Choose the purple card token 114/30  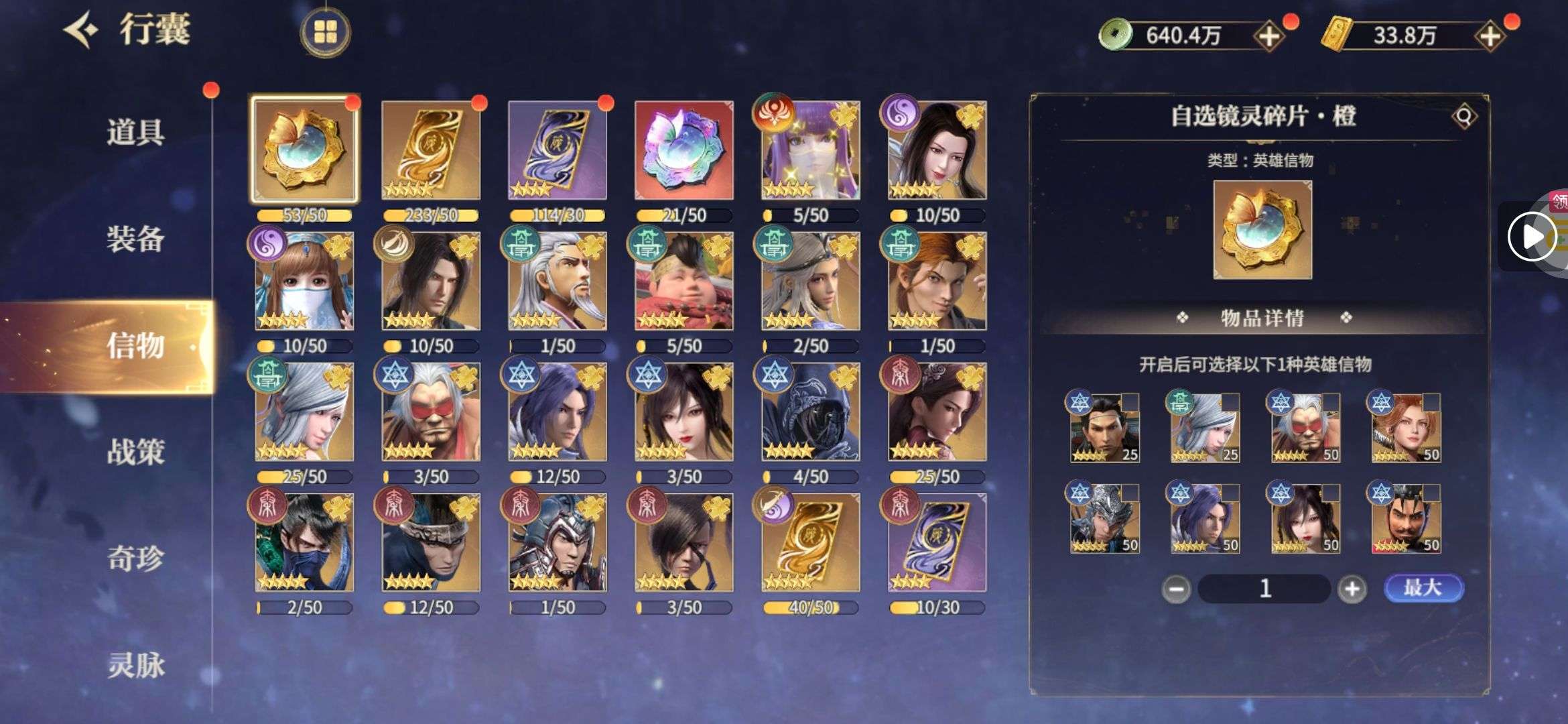pyautogui.click(x=558, y=149)
